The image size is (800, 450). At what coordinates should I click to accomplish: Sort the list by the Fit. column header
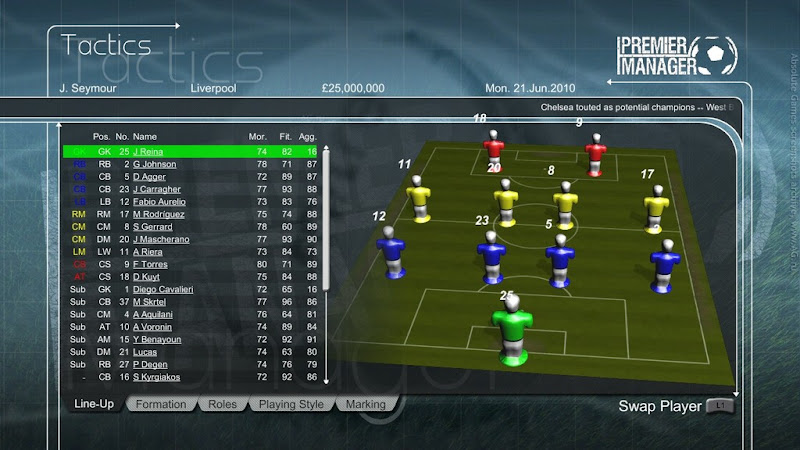(x=286, y=136)
